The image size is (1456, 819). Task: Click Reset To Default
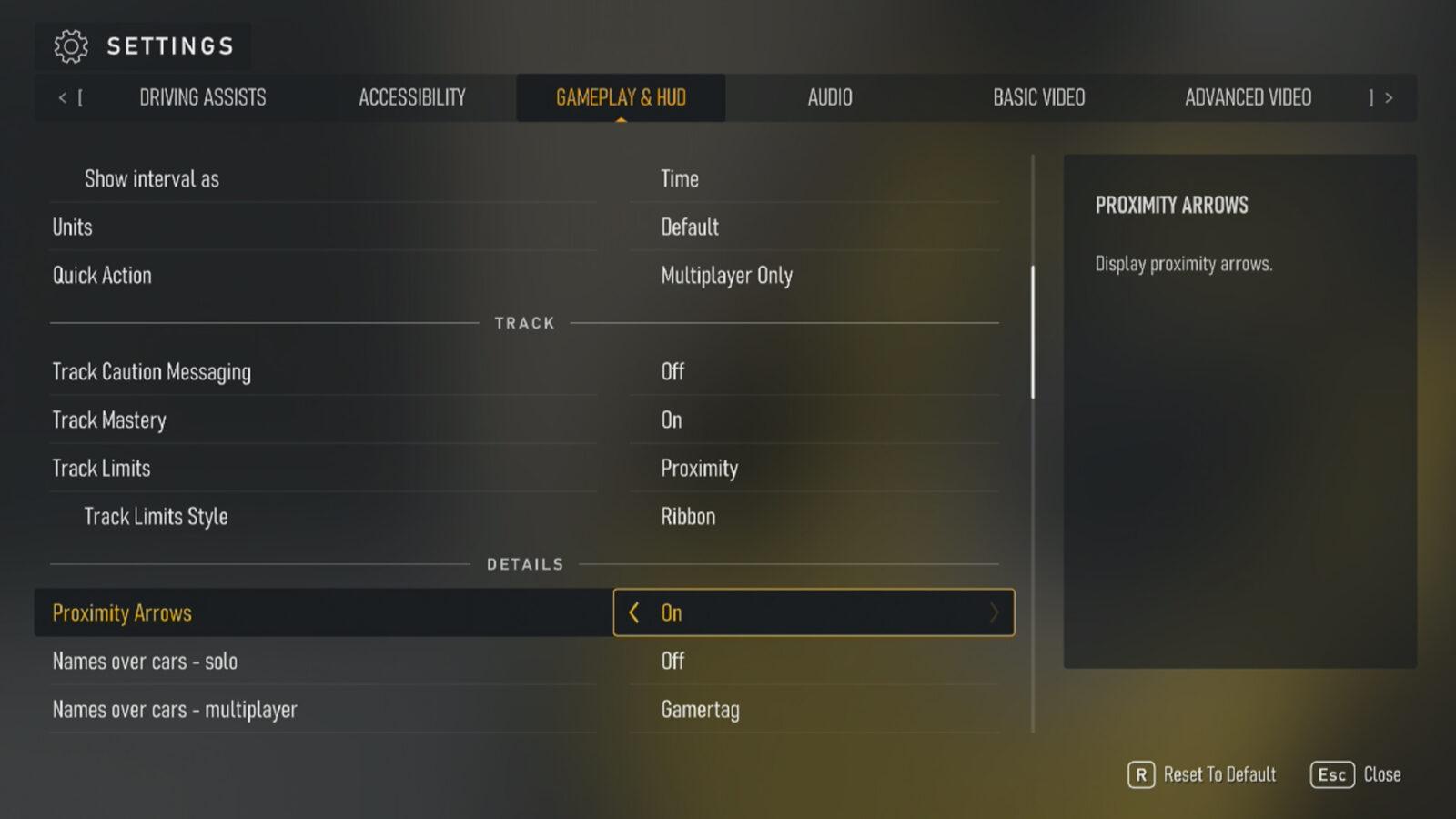pyautogui.click(x=1219, y=774)
